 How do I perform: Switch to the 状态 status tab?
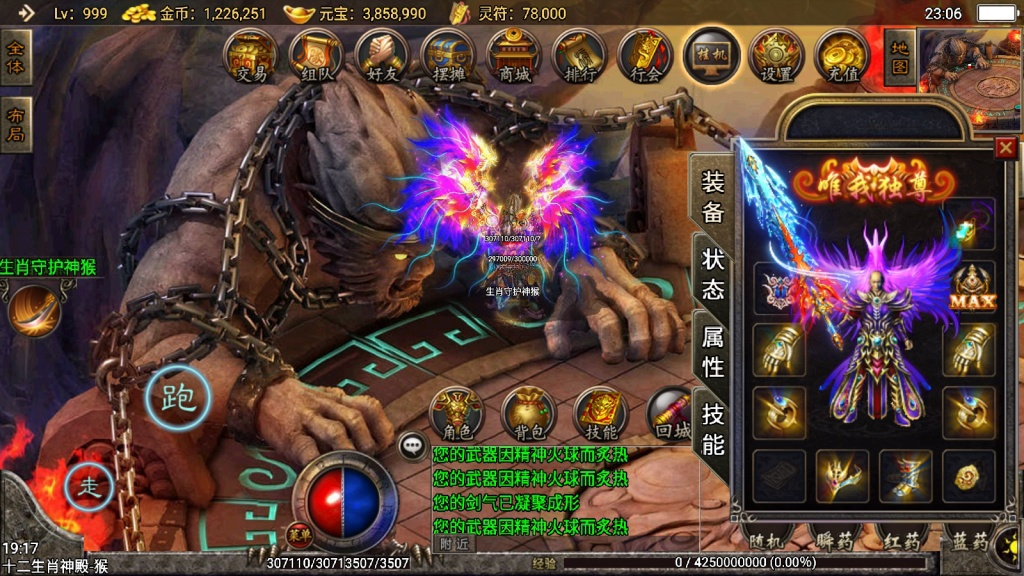713,273
